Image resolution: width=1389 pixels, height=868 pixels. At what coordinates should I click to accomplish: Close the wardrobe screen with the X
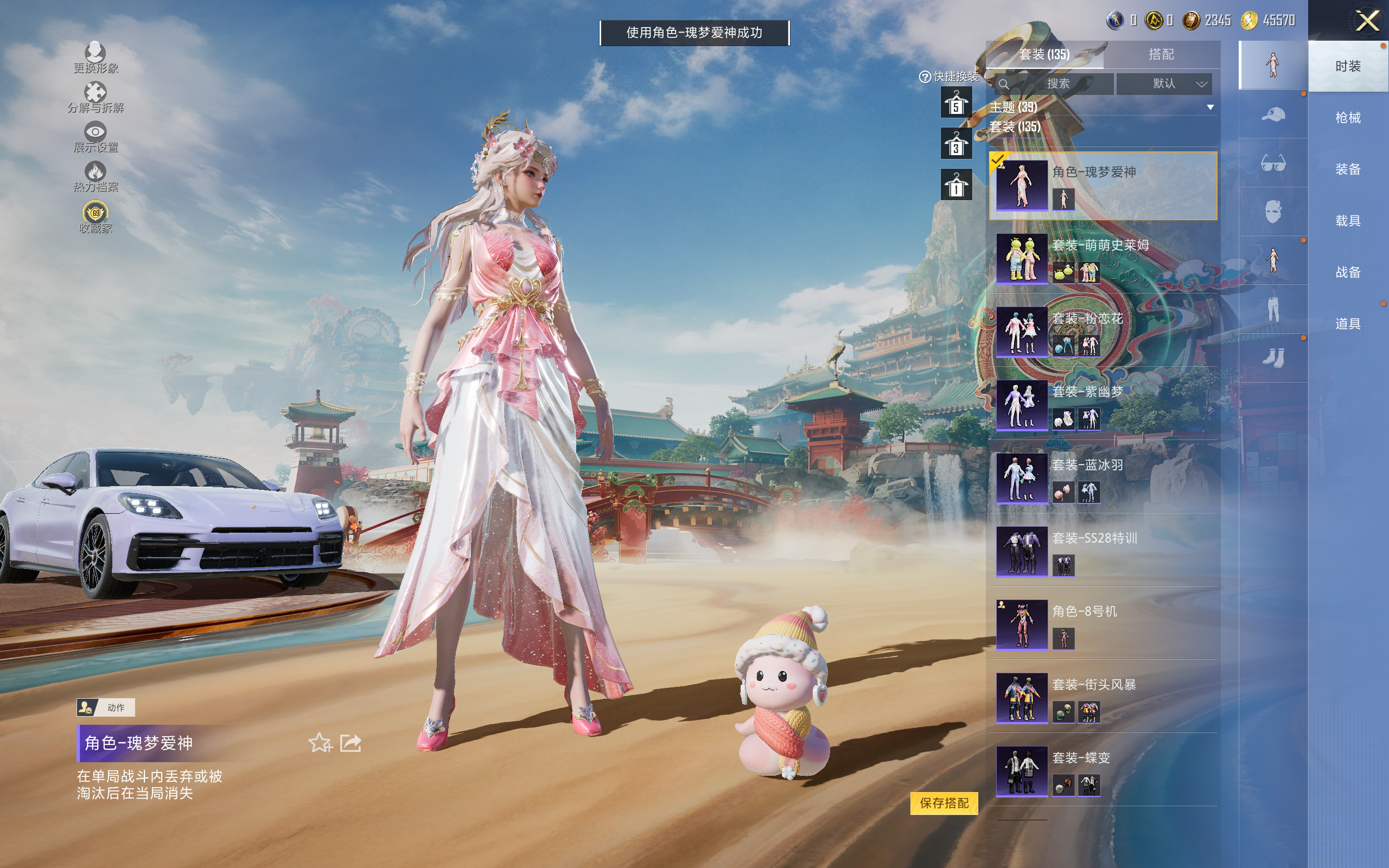tap(1367, 21)
